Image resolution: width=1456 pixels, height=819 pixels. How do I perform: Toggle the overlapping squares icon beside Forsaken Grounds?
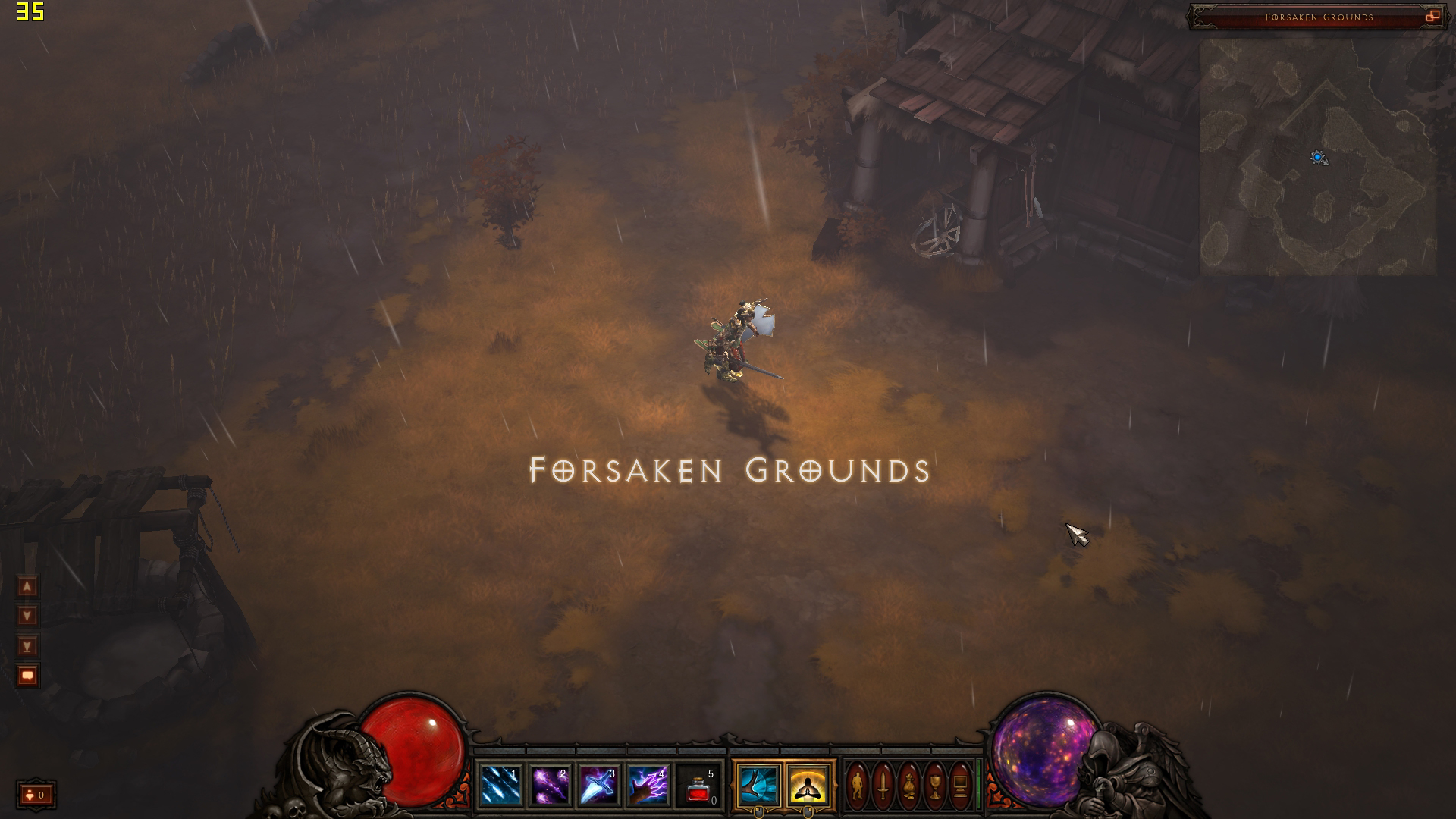click(1432, 17)
